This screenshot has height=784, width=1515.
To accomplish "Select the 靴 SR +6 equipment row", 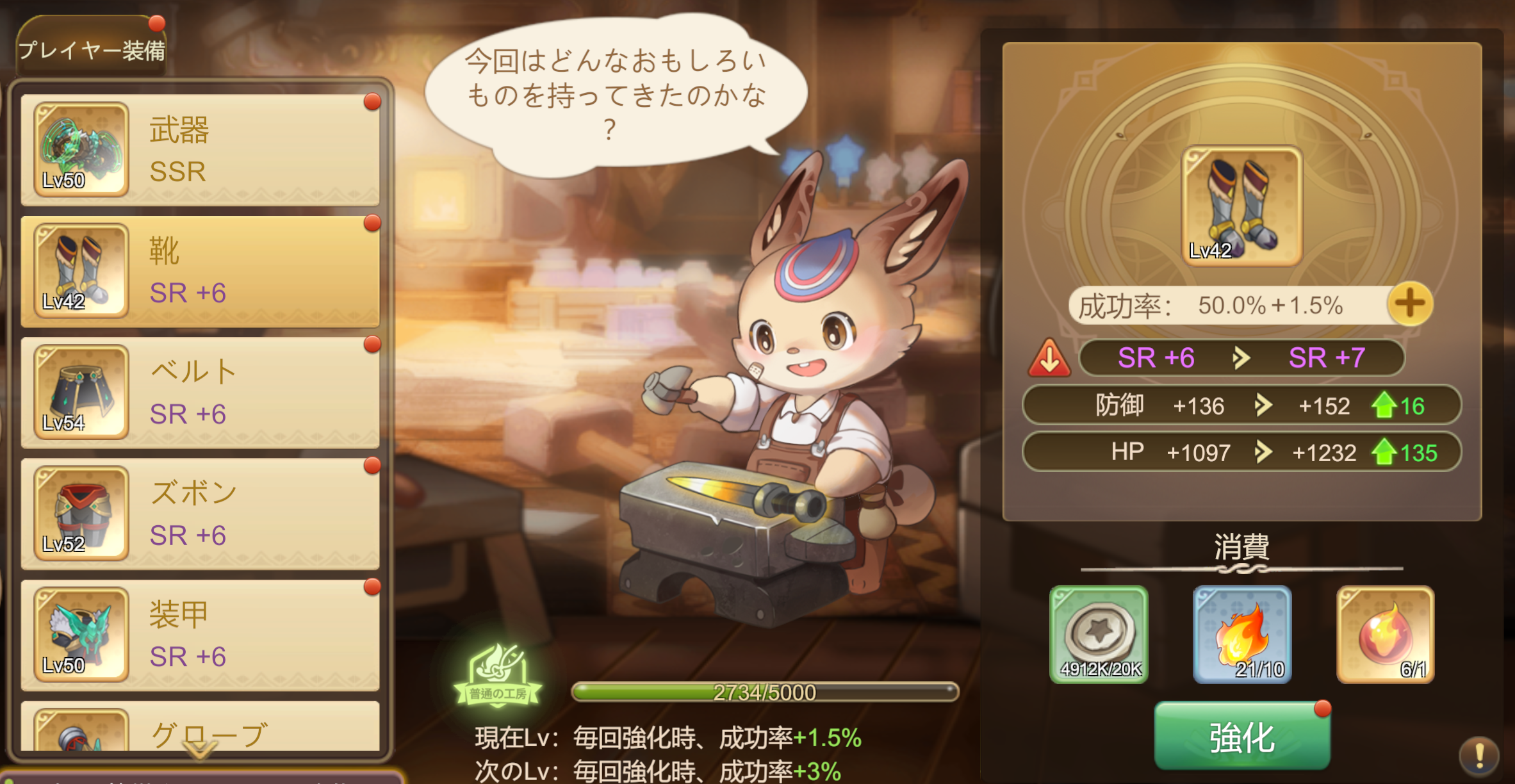I will 200,271.
